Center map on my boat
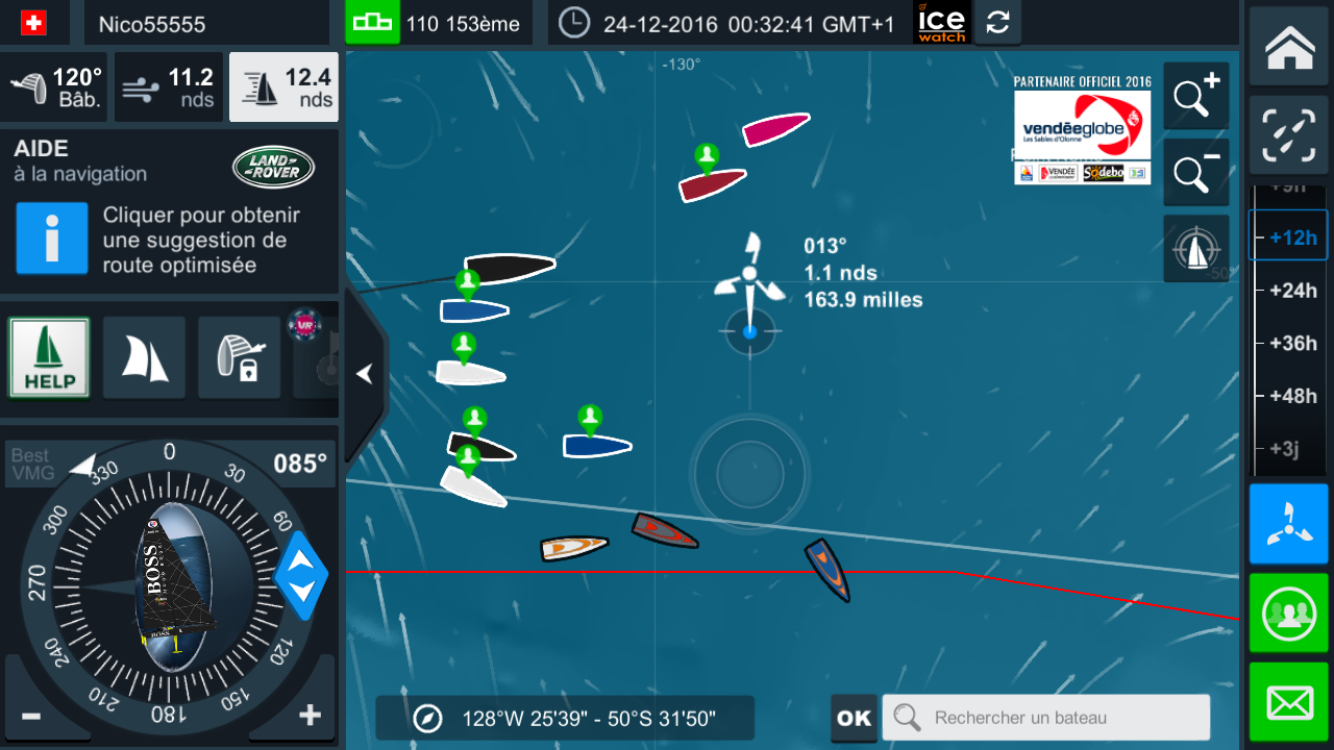The image size is (1334, 750). [x=1196, y=249]
